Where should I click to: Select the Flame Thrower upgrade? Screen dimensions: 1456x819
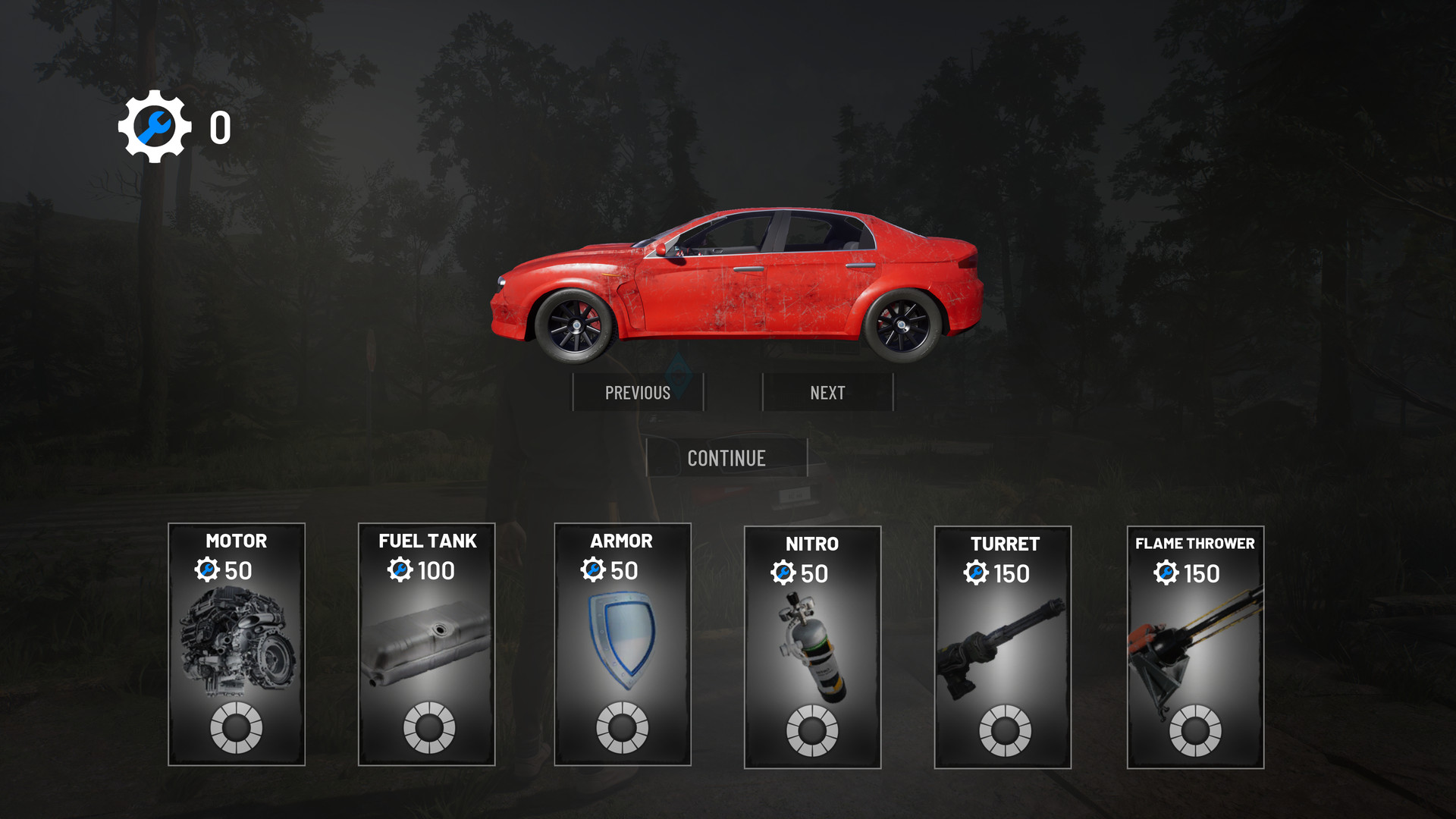pos(1195,647)
